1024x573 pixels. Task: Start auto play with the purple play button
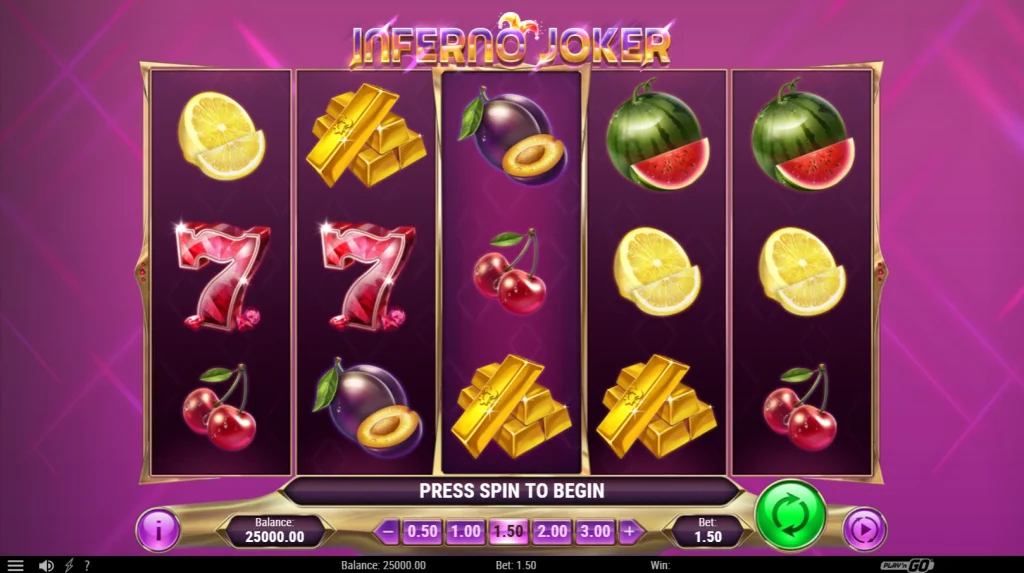[864, 529]
